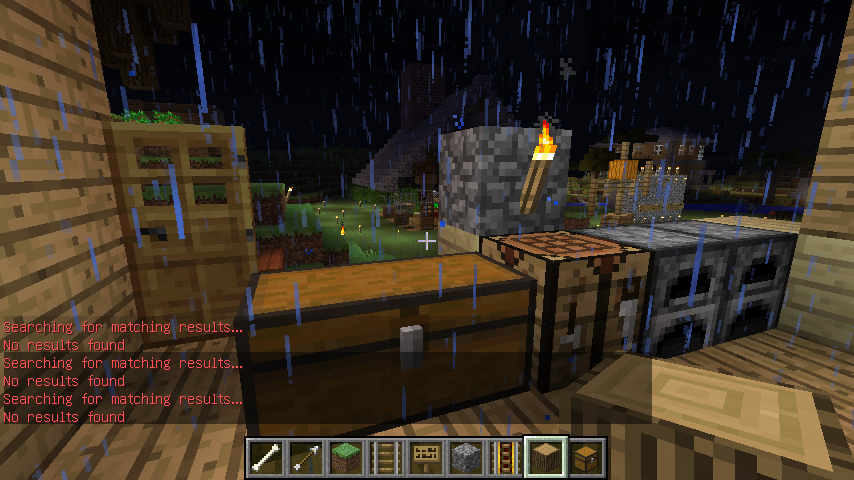
Task: Click the highlighted wood log slot
Action: click(x=546, y=457)
